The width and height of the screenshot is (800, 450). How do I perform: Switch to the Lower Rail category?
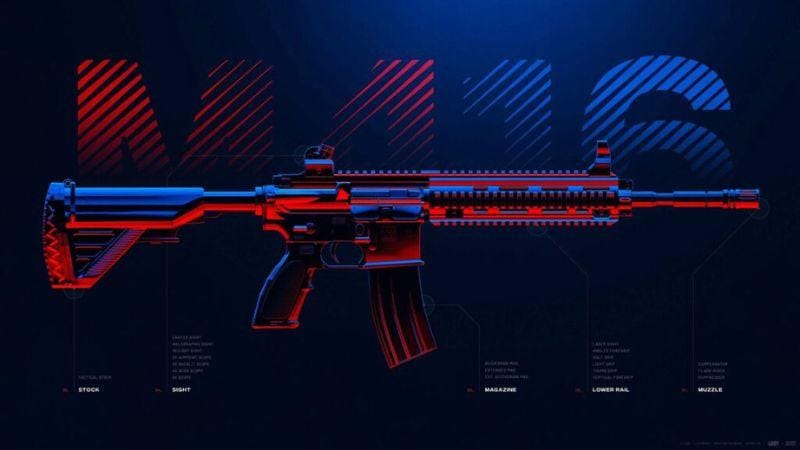pos(610,389)
